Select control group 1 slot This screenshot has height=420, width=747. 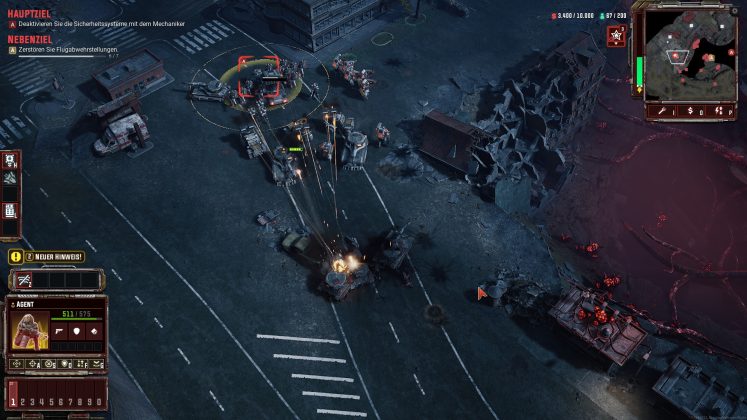(13, 401)
